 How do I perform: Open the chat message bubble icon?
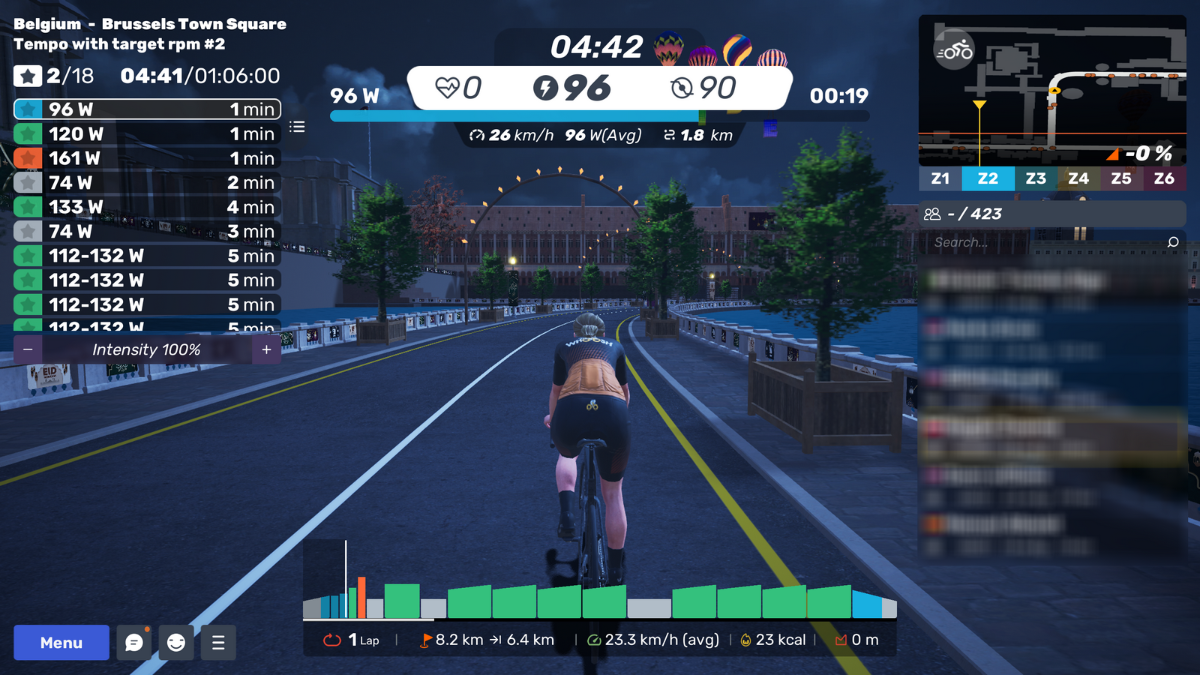134,643
